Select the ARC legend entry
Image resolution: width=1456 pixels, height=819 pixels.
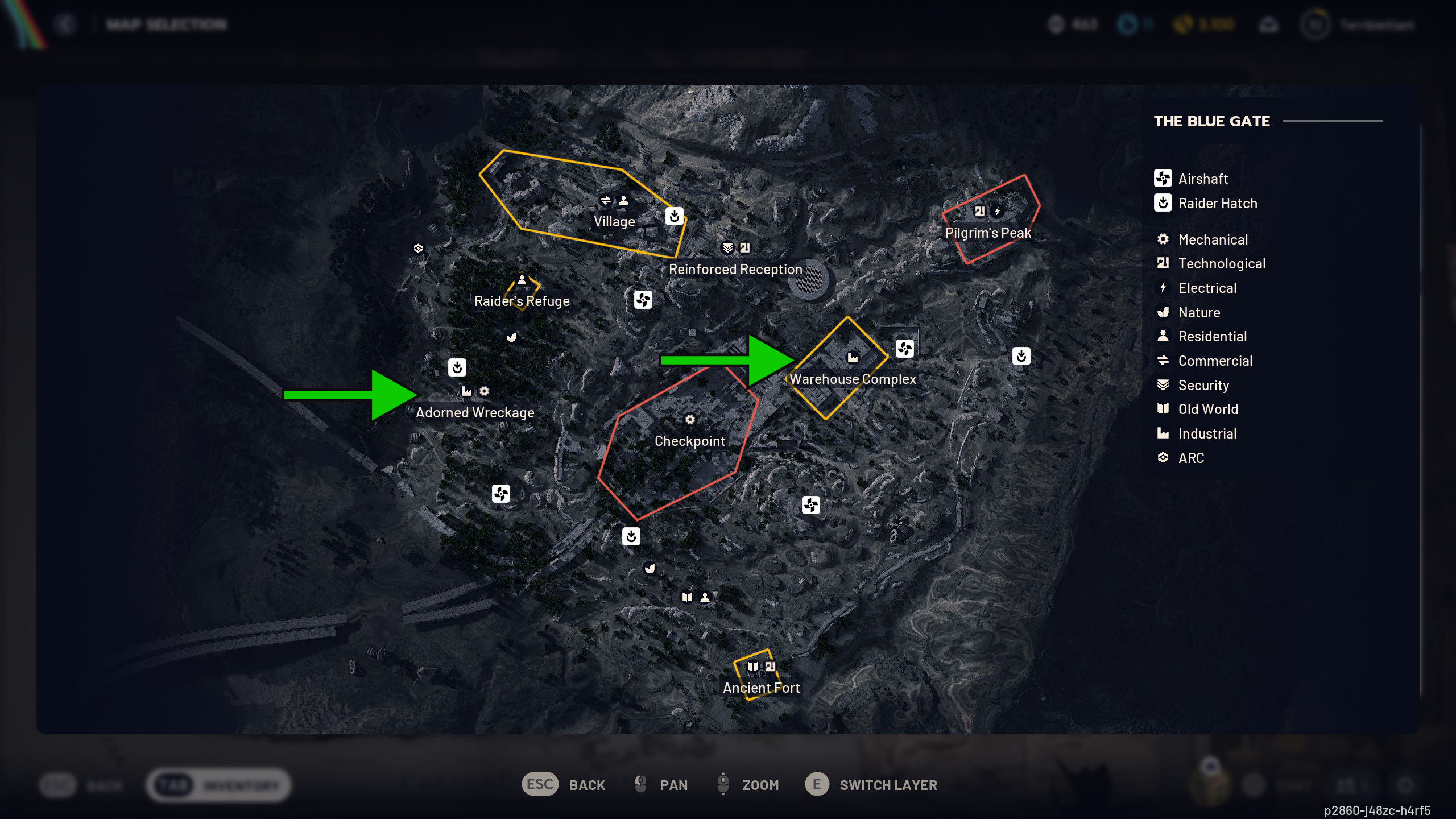(x=1191, y=458)
